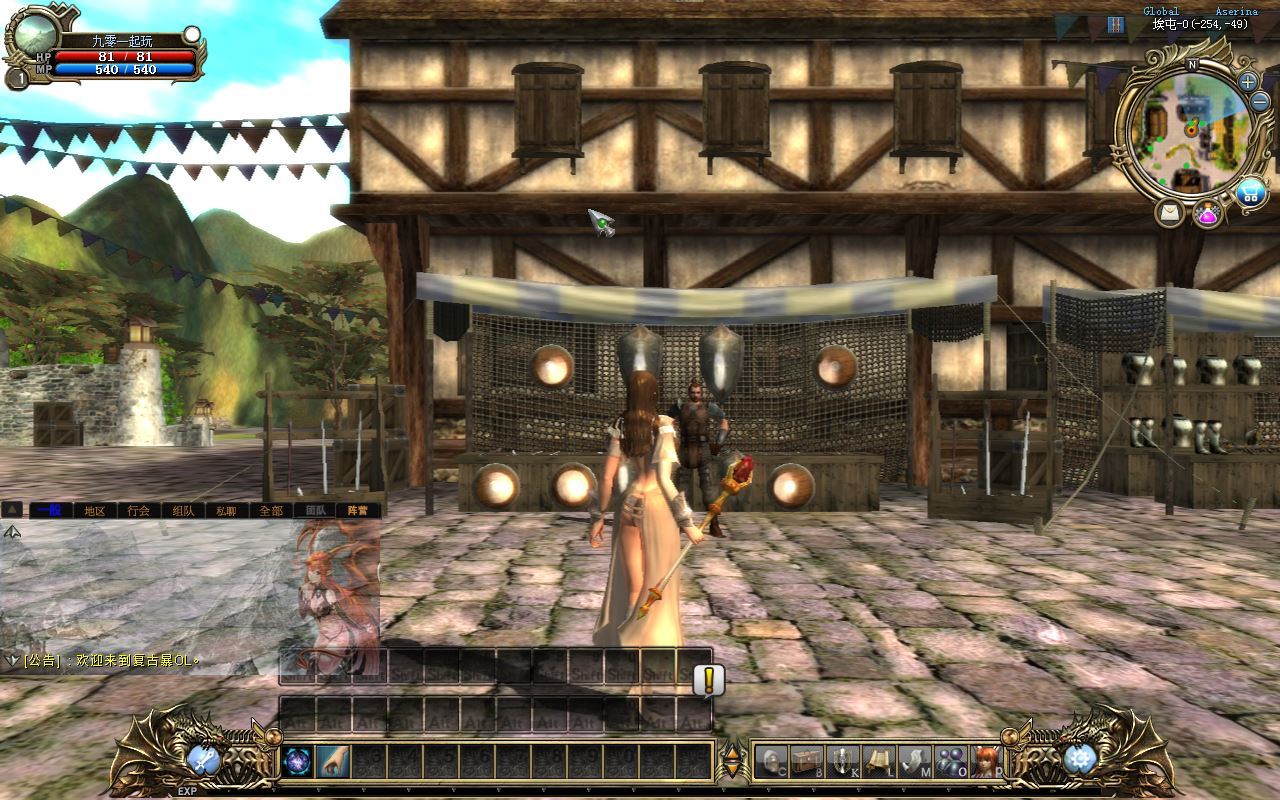Select the 组队 party chat tab
The width and height of the screenshot is (1280, 800).
[x=182, y=510]
